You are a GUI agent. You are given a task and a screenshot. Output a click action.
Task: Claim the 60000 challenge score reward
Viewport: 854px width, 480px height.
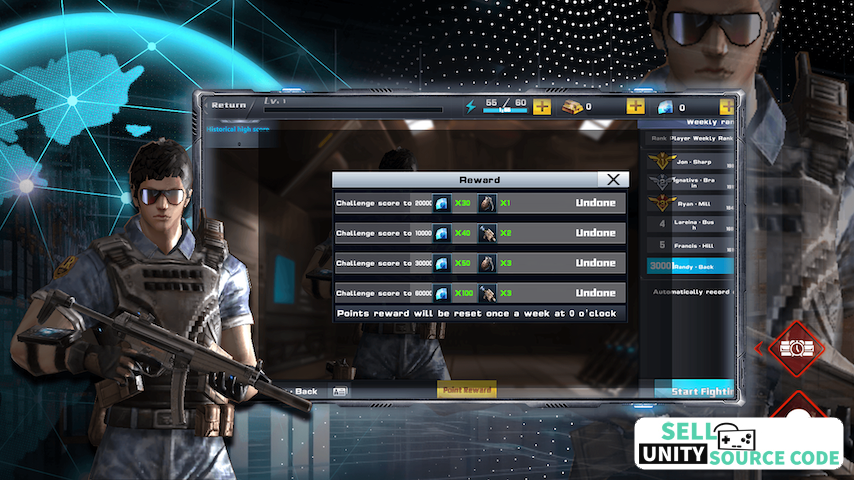[595, 293]
